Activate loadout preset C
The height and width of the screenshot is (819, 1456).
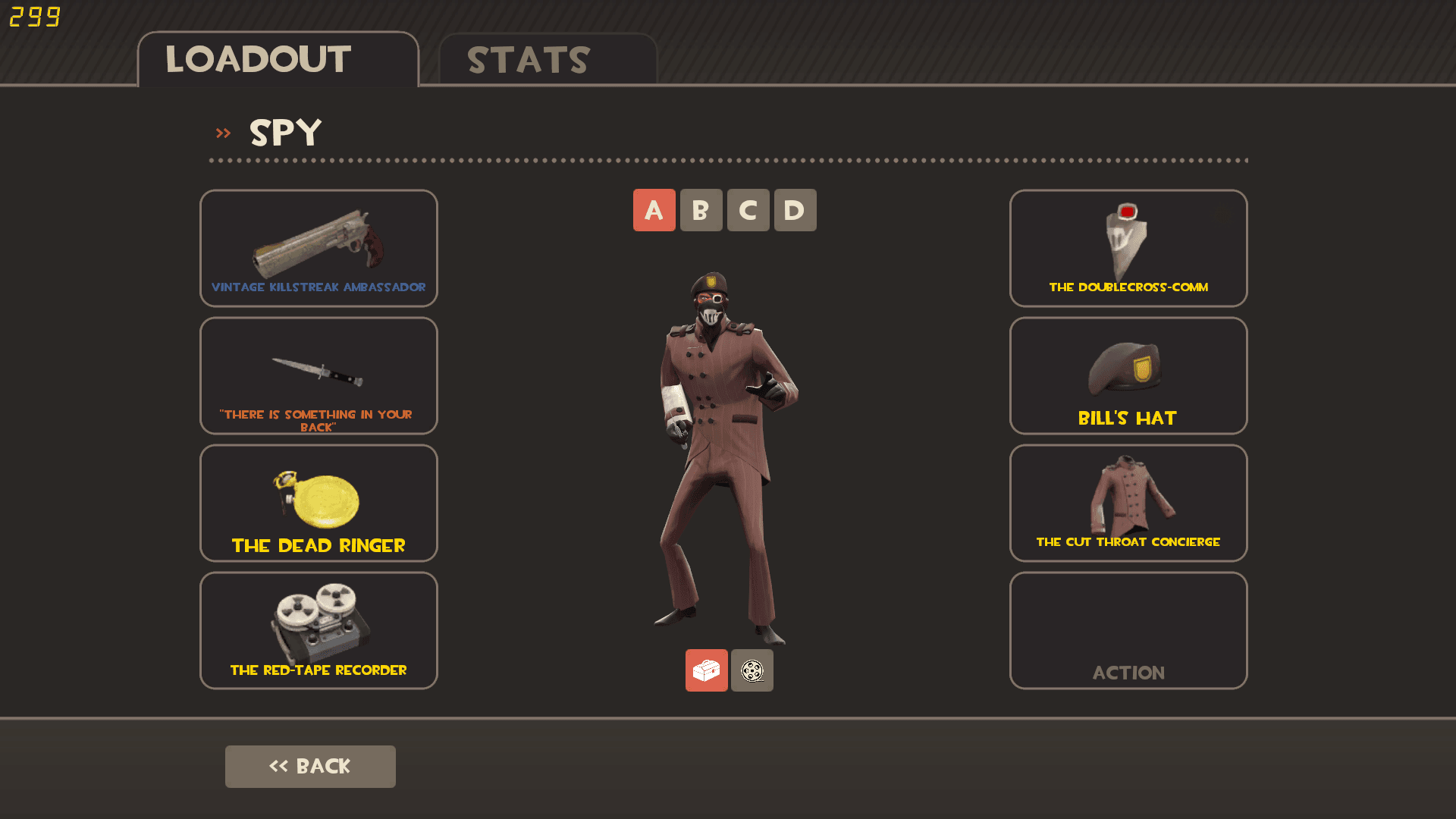coord(748,210)
